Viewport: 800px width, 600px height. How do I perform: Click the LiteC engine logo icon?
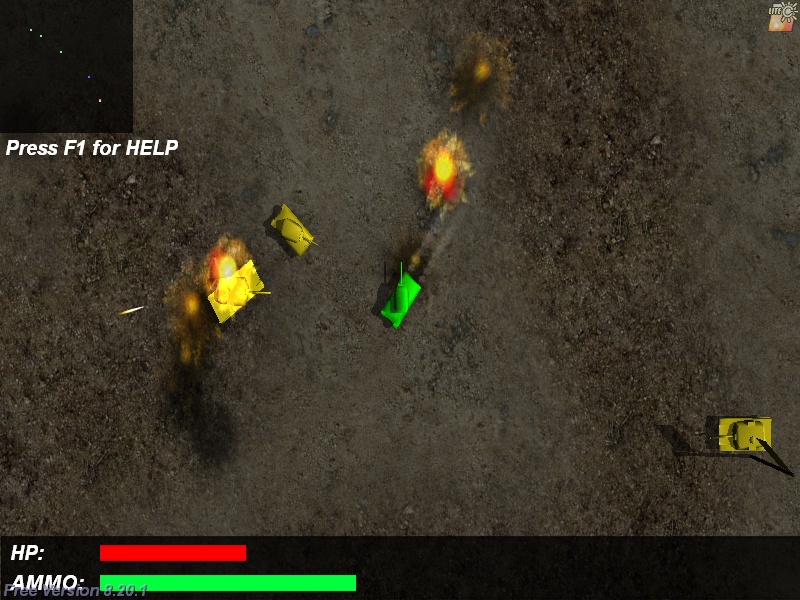[x=781, y=17]
